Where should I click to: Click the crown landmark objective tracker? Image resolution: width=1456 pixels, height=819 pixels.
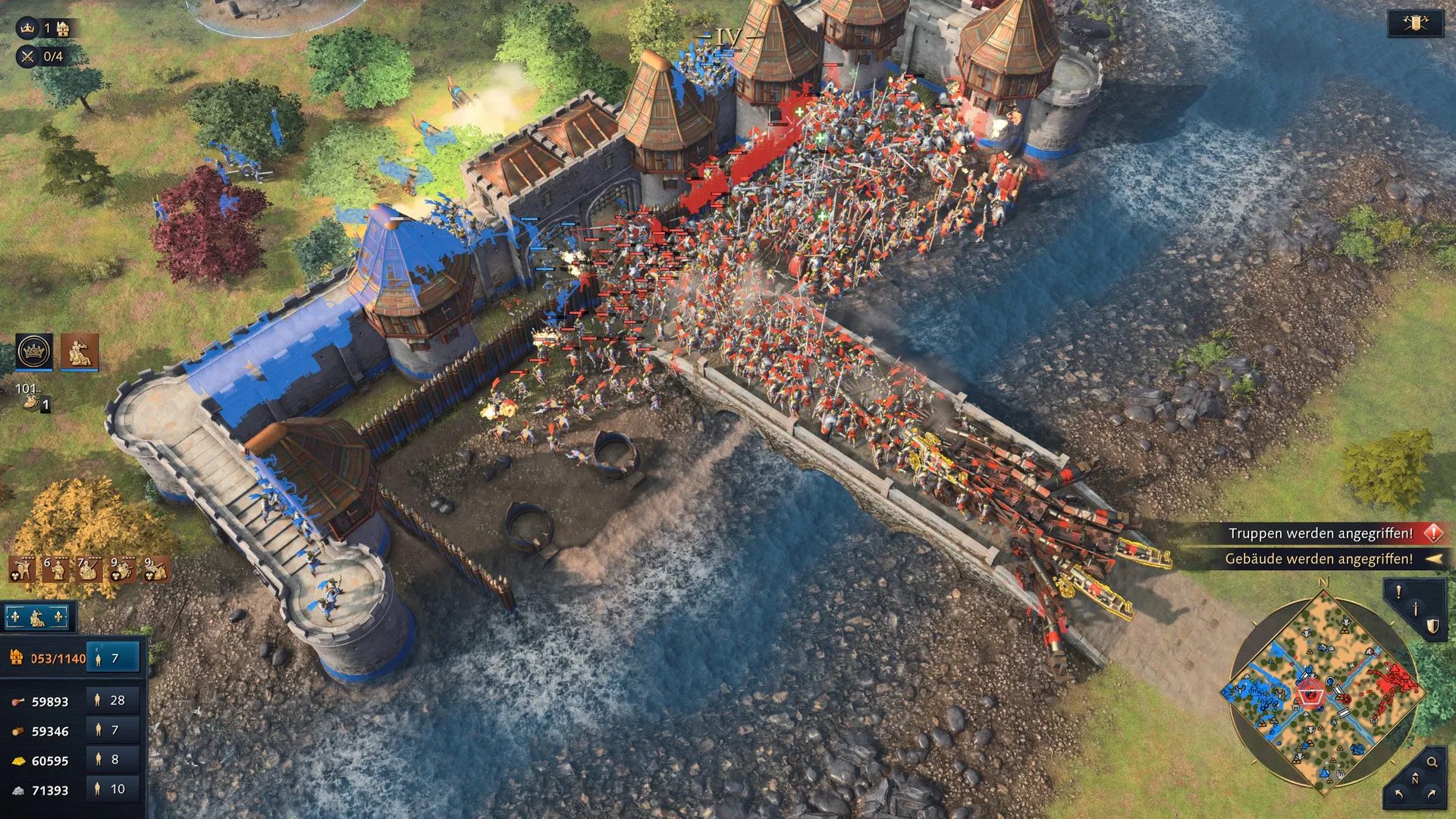click(45, 29)
